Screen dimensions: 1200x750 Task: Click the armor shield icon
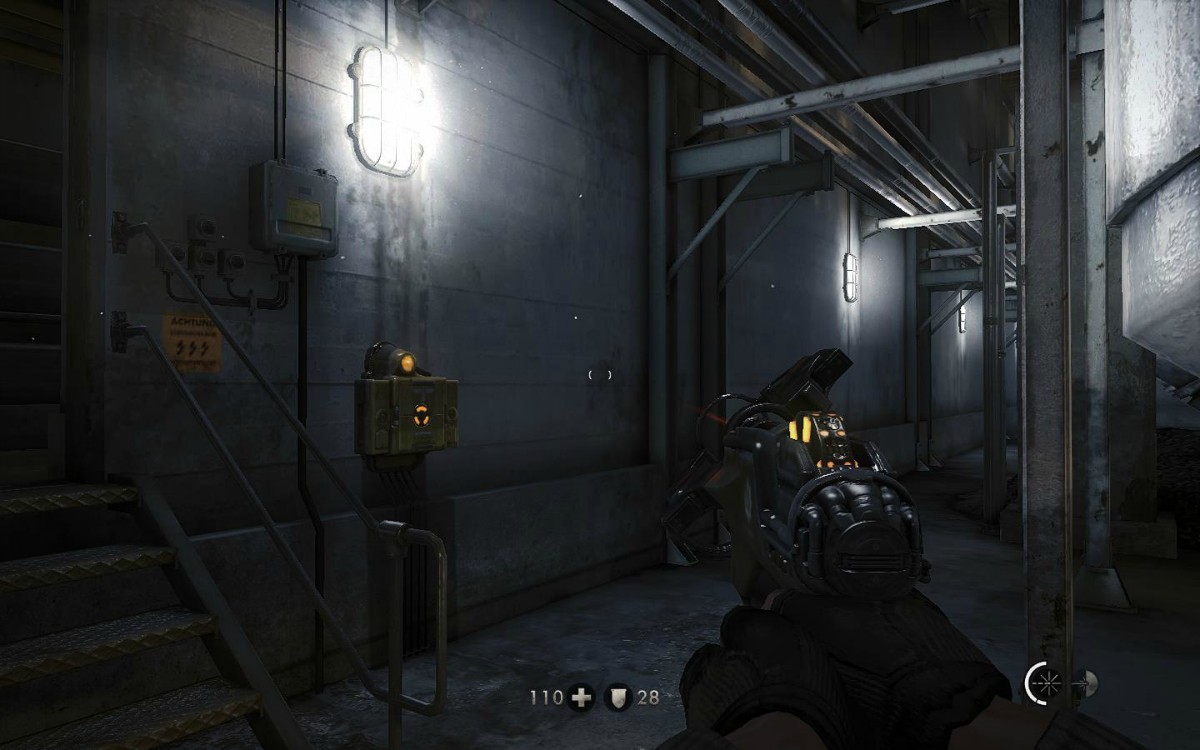click(x=617, y=697)
